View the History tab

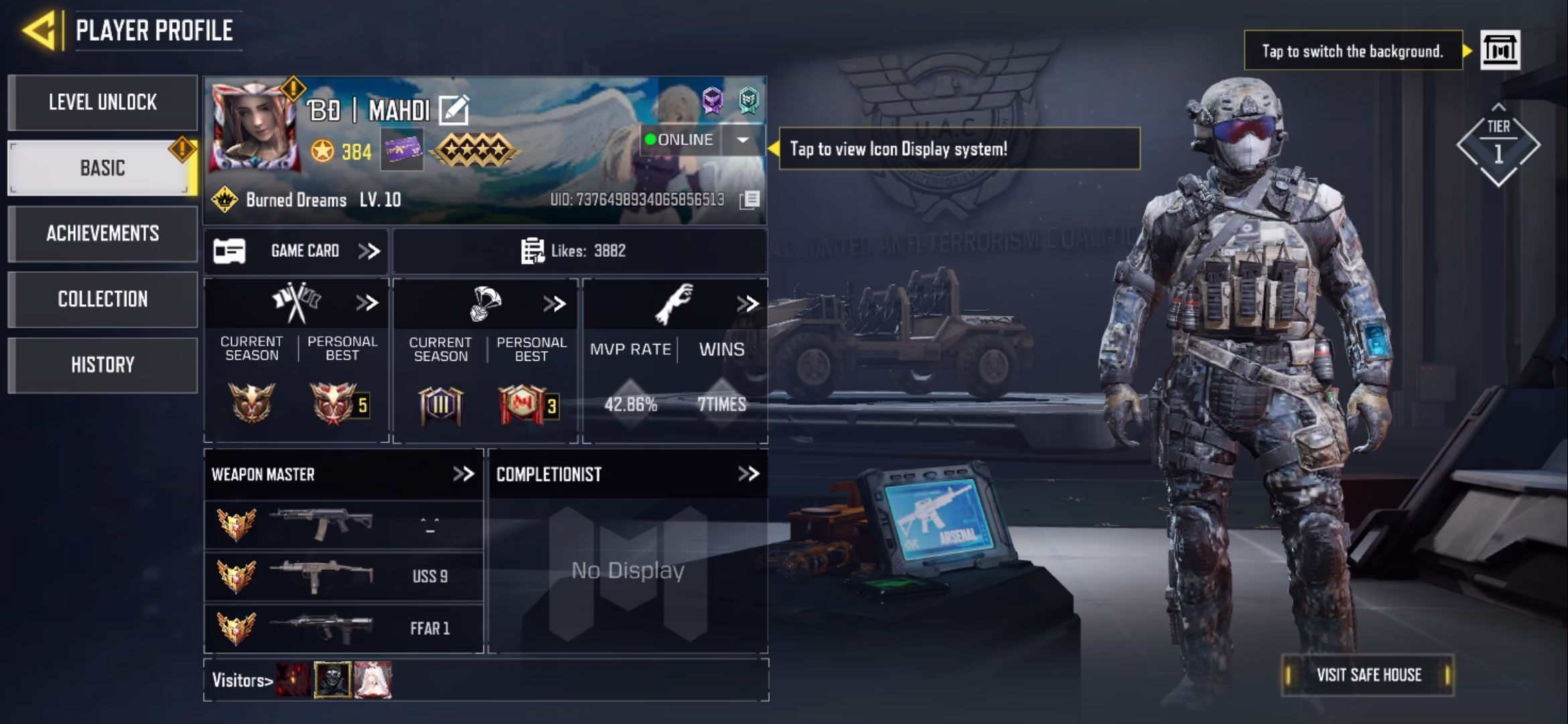(103, 365)
